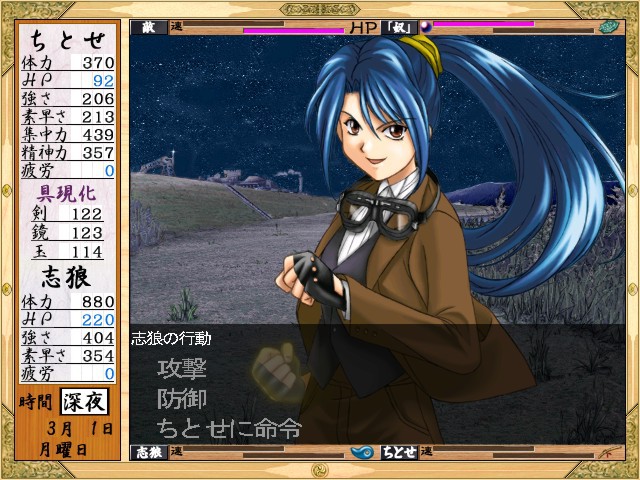Screen dimensions: 640x480
Task: Choose the 防御 defend command
Action: click(182, 399)
